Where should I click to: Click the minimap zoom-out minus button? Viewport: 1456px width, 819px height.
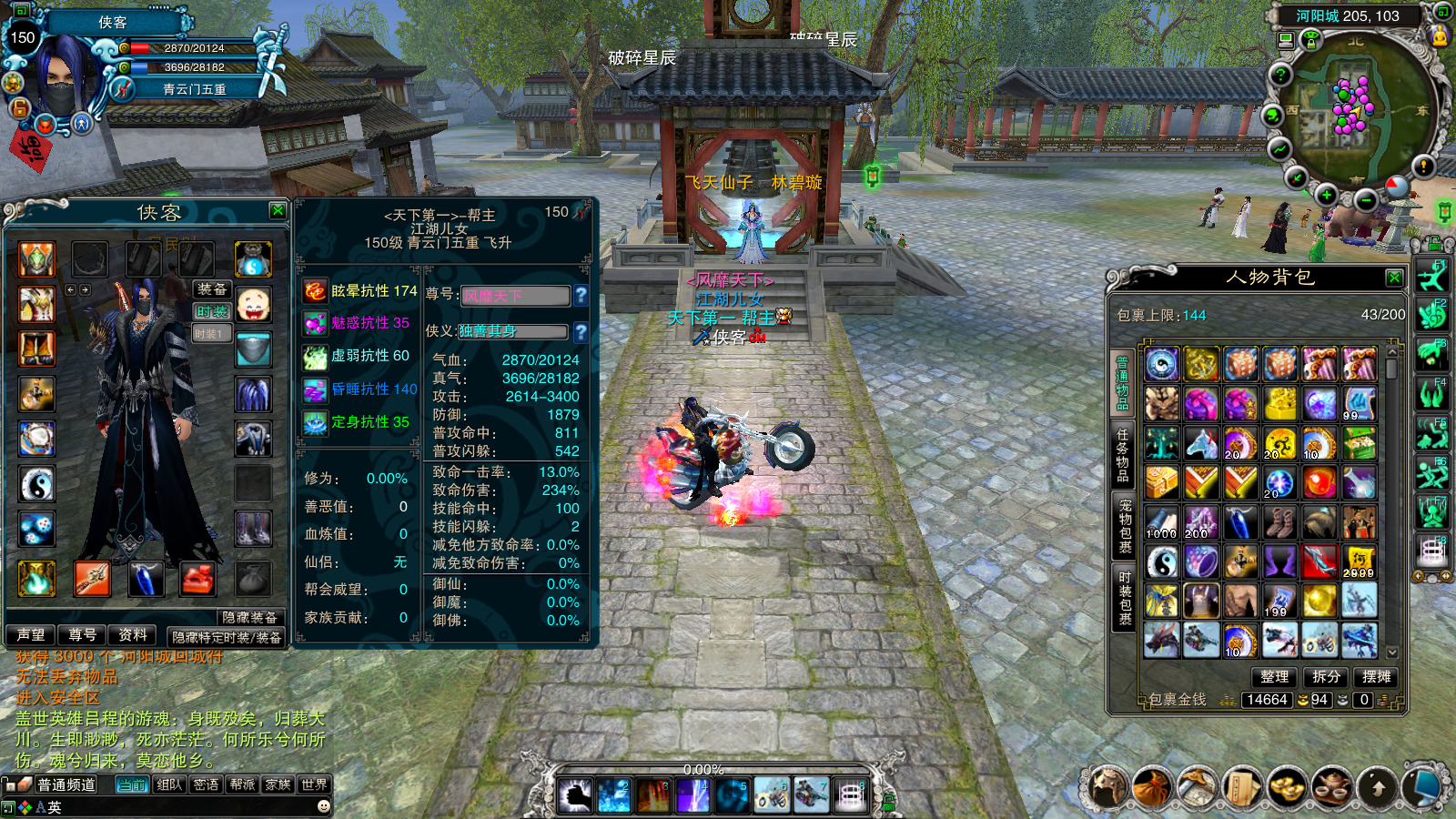[1365, 200]
